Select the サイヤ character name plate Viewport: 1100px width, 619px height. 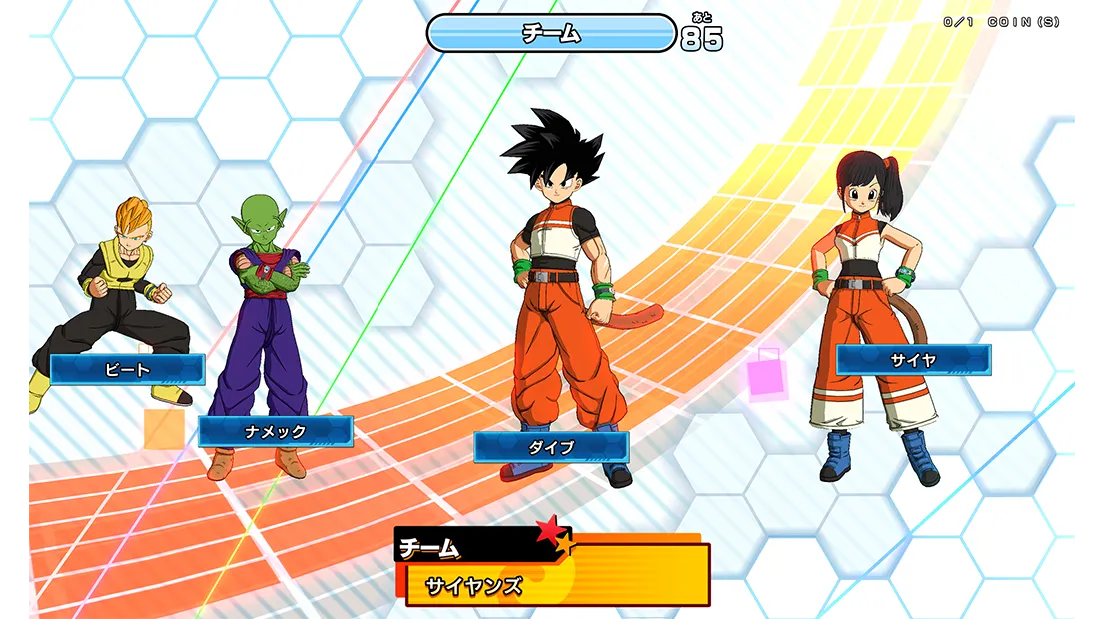(x=913, y=360)
